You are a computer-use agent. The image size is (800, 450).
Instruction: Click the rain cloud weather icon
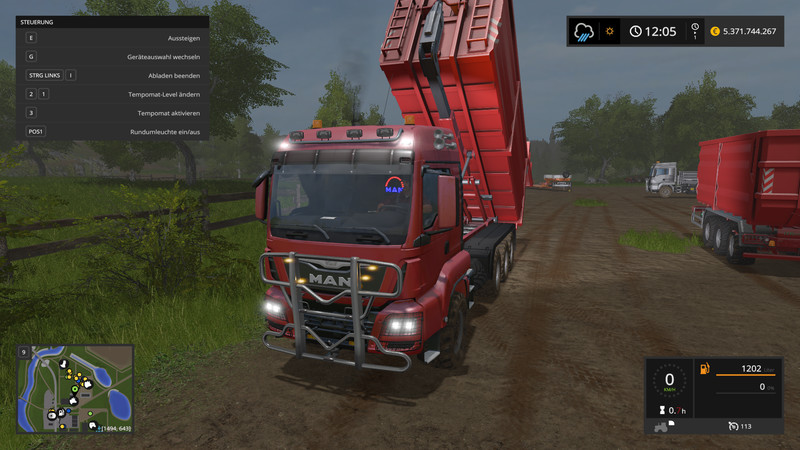pos(584,31)
